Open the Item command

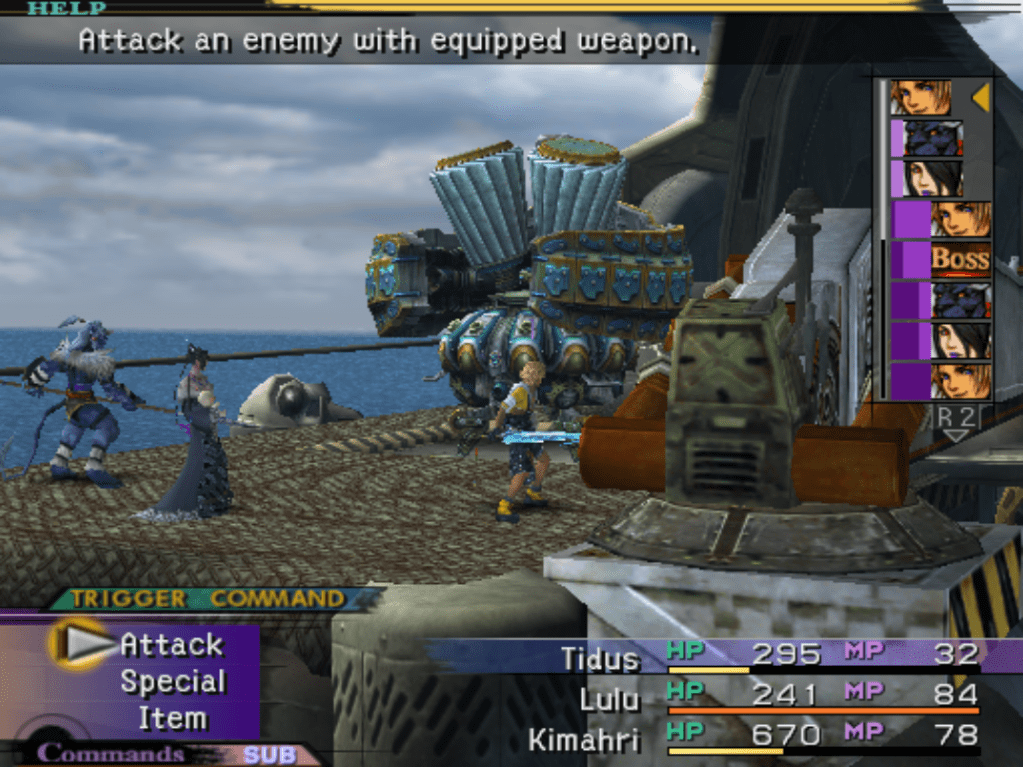[x=172, y=718]
